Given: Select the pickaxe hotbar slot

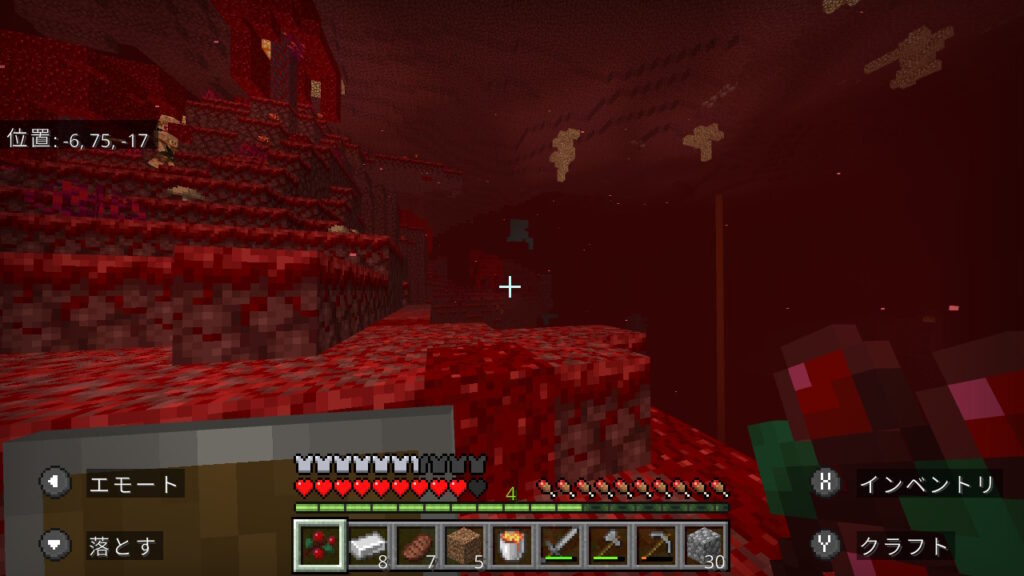Looking at the screenshot, I should (655, 545).
